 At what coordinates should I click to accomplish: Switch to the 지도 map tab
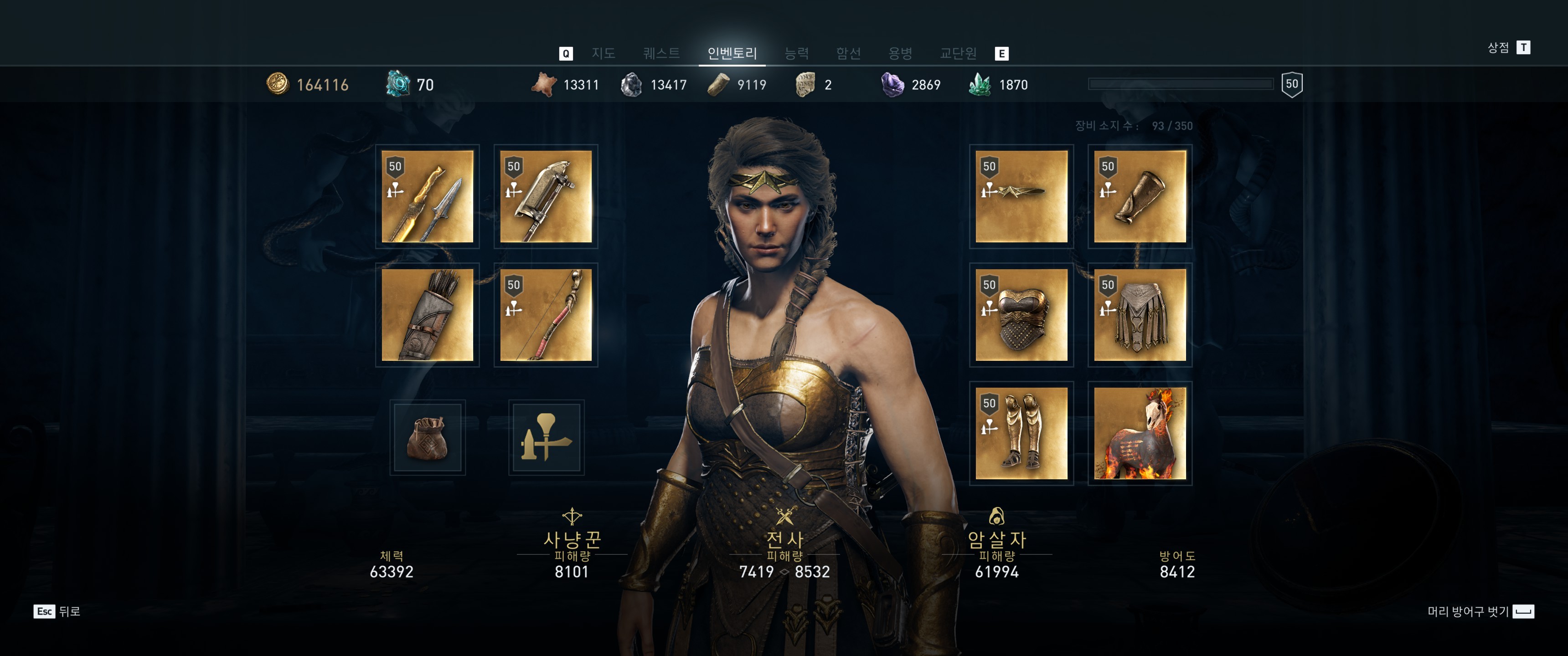tap(603, 53)
